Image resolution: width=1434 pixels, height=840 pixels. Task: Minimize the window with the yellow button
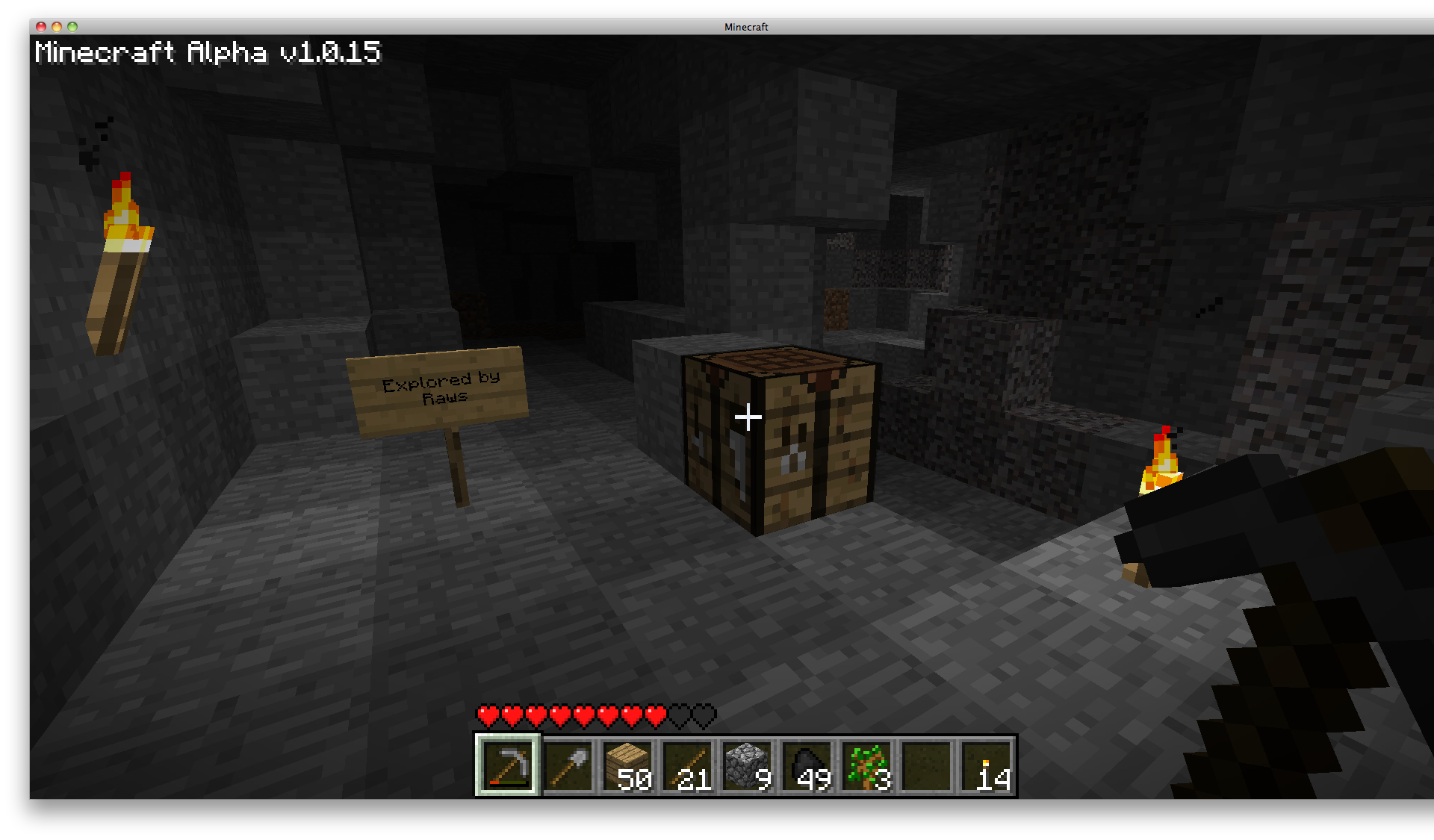click(57, 27)
